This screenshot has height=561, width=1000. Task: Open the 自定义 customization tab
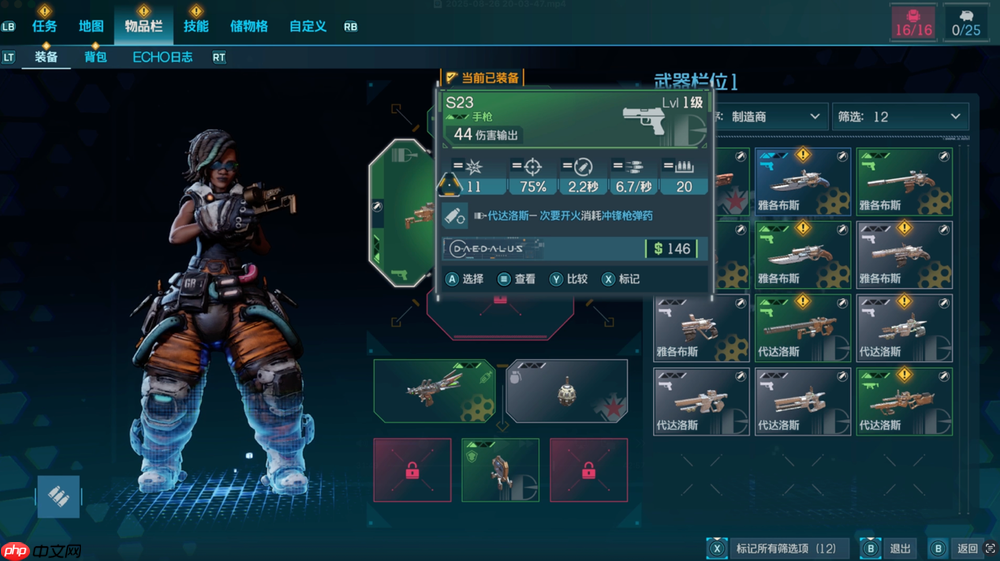pos(308,26)
